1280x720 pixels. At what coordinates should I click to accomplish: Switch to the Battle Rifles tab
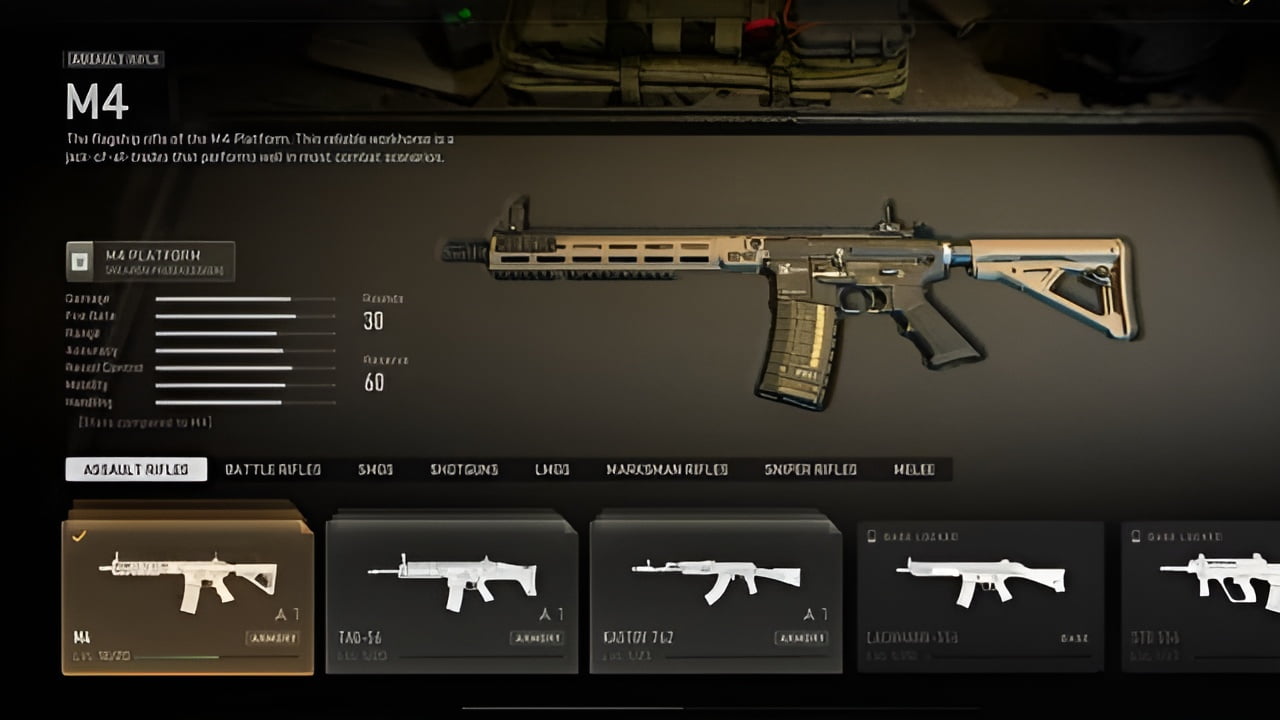[x=272, y=469]
